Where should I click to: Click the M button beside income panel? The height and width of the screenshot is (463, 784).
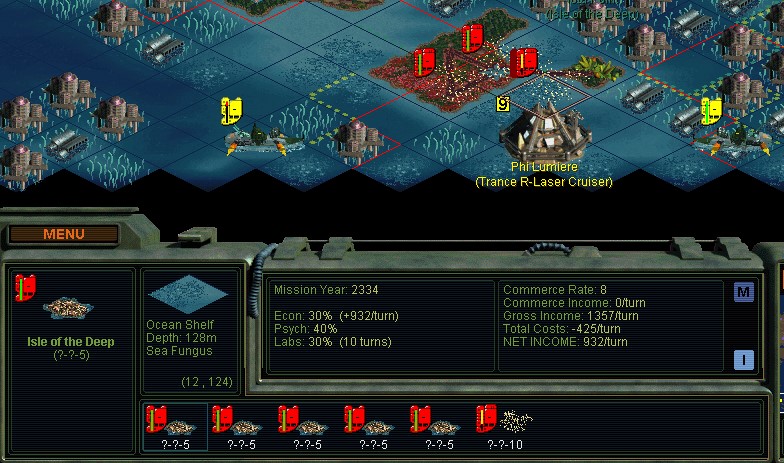743,292
